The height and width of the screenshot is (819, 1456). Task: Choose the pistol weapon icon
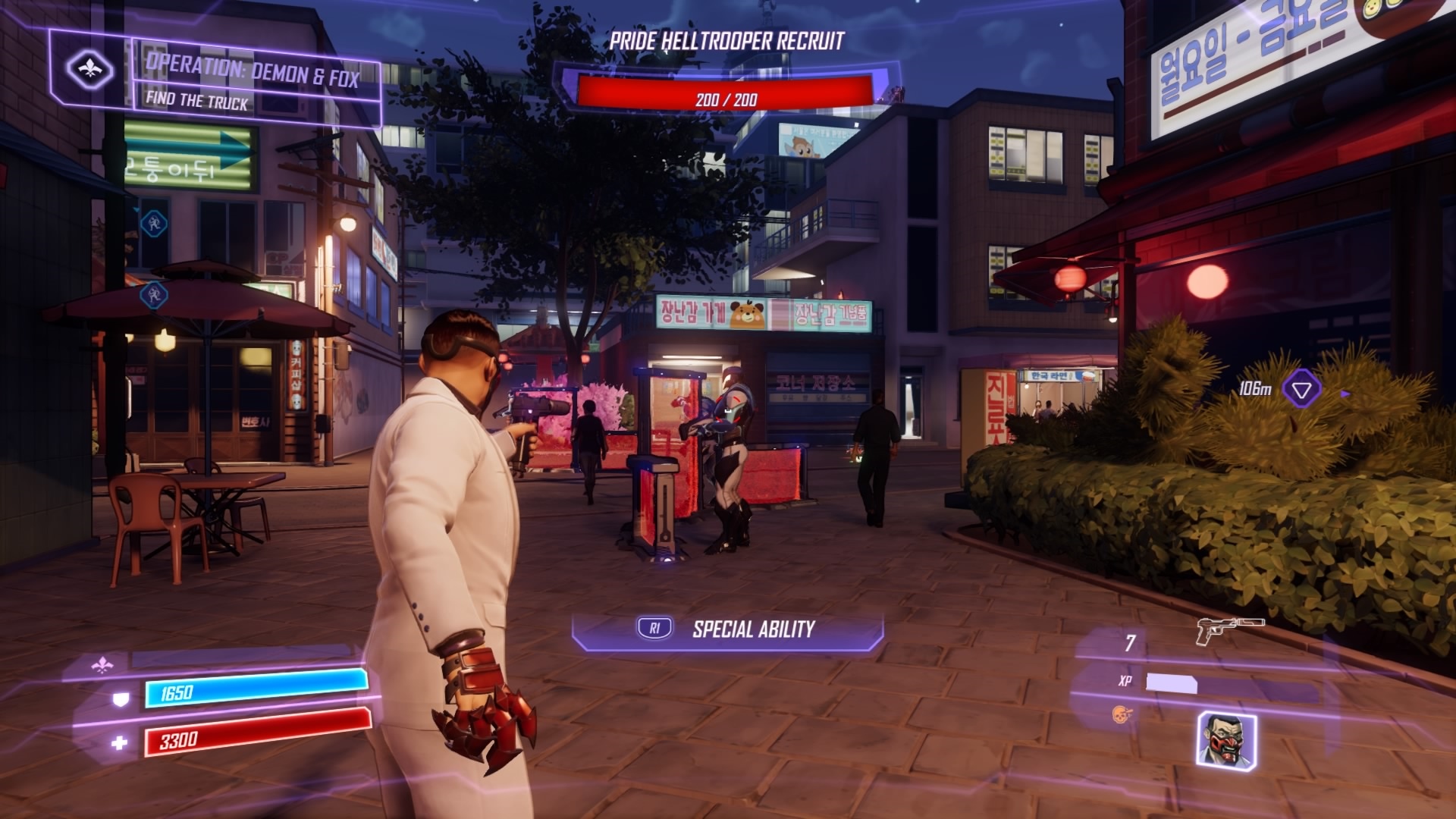1228,629
